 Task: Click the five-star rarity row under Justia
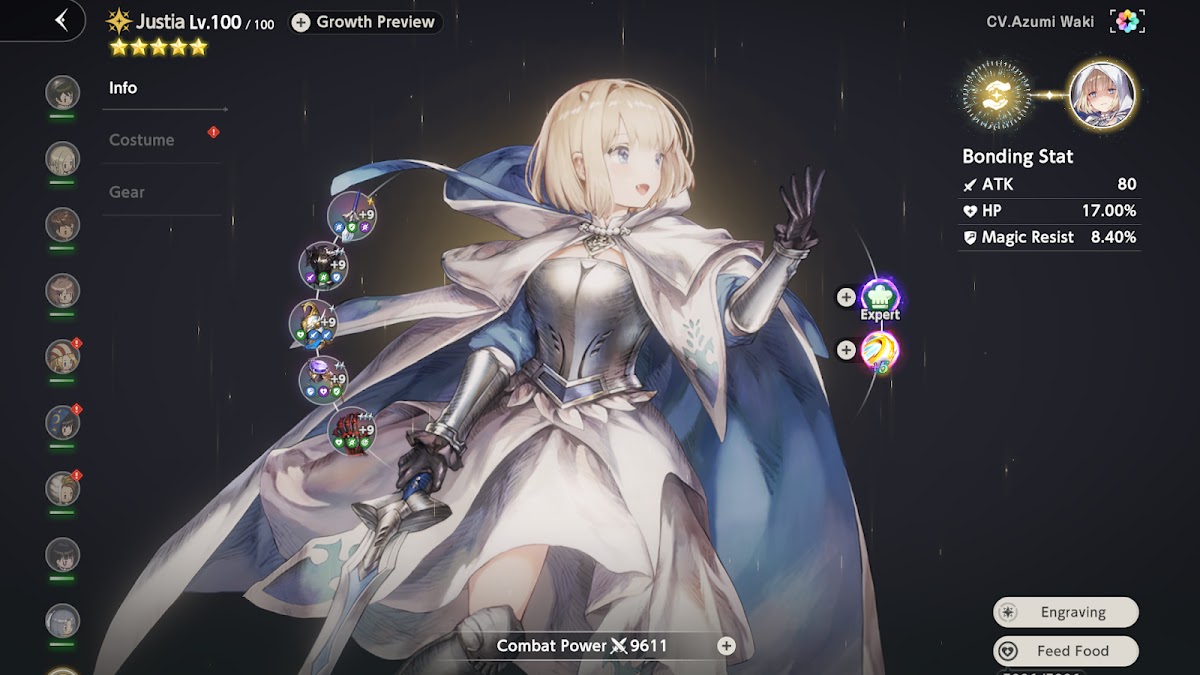click(x=158, y=47)
